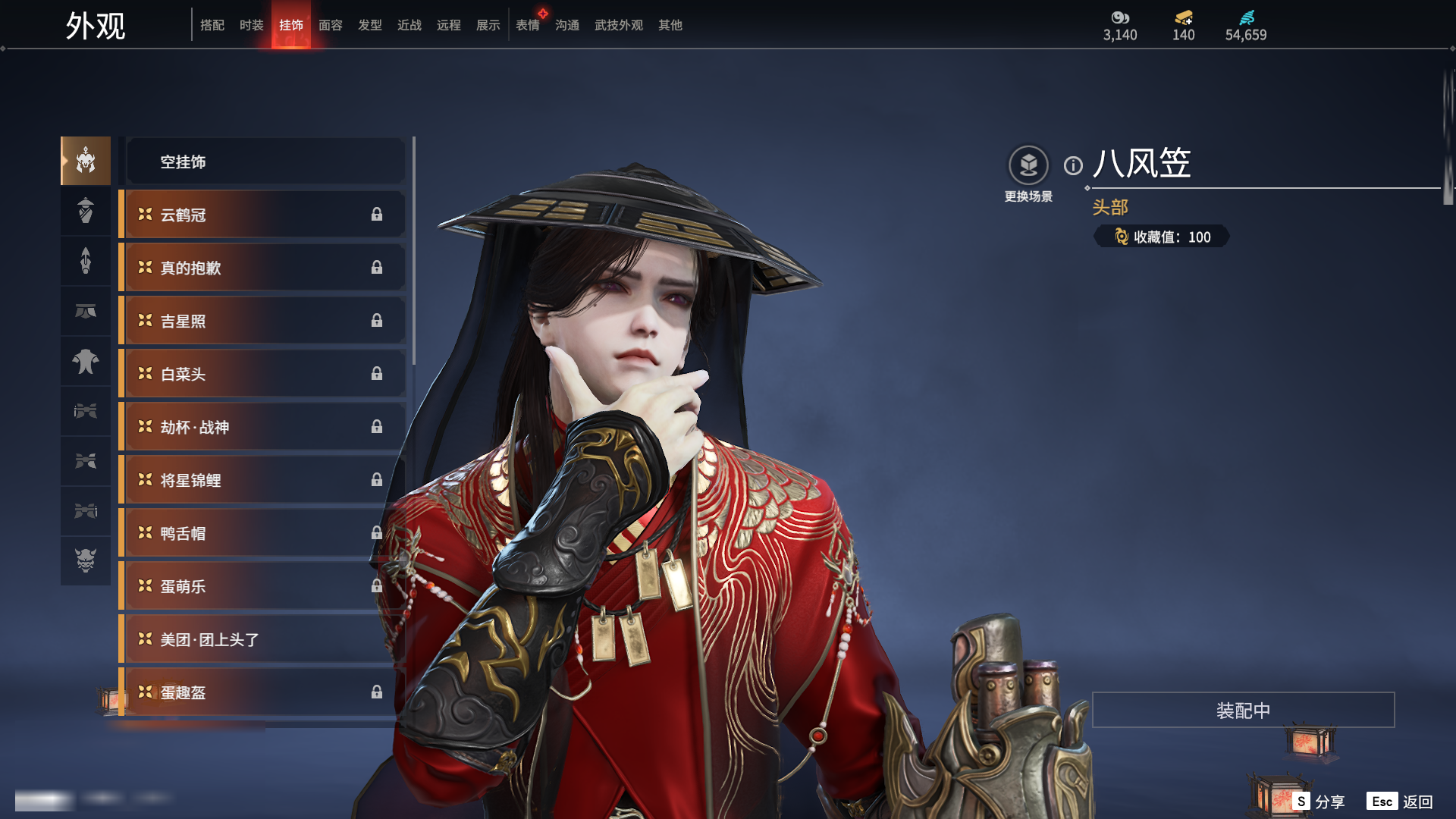Screen dimensions: 1456x819
Task: Pick the 真的抱歉 accessory row
Action: [x=262, y=268]
